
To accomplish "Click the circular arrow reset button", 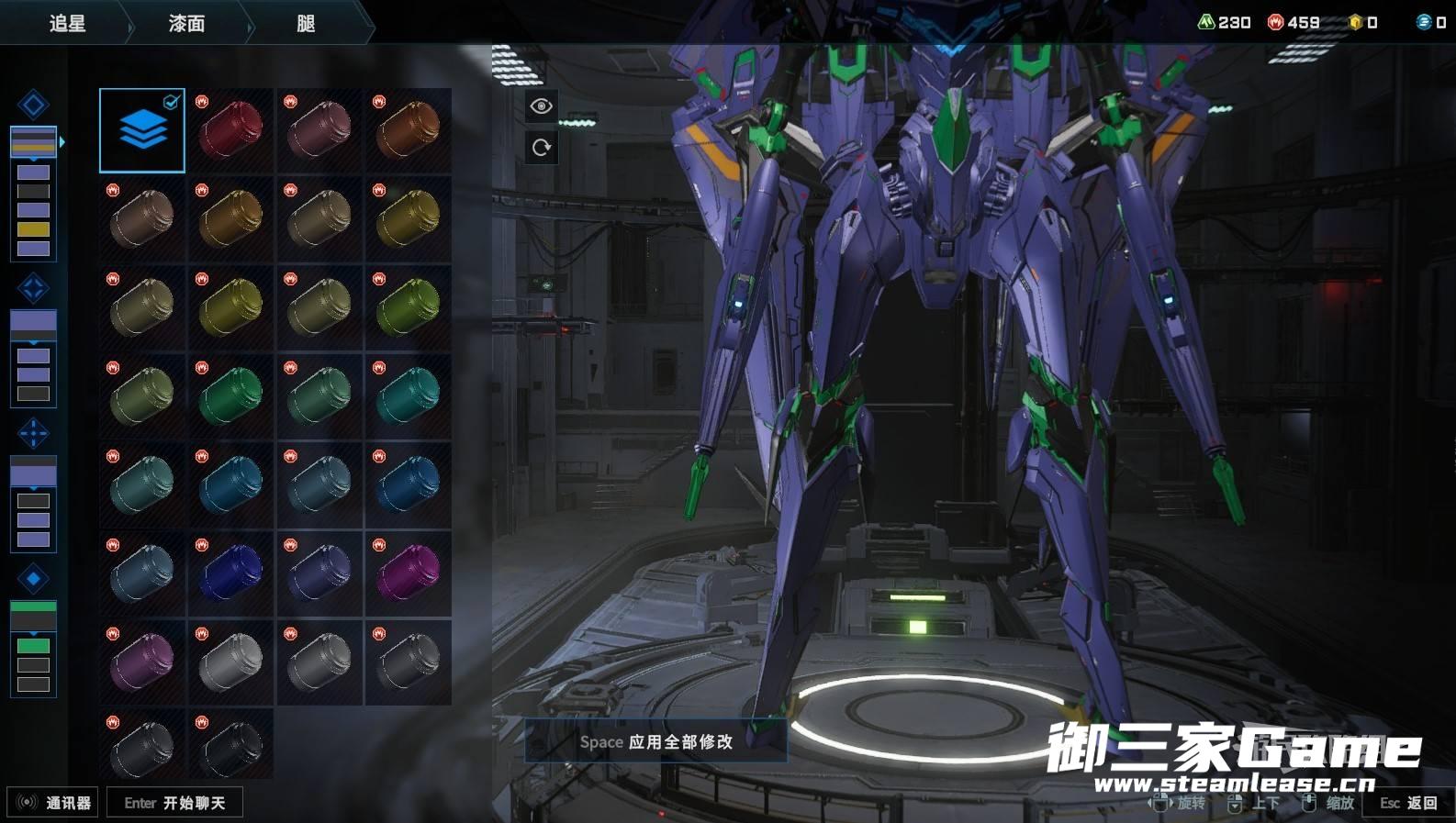I will click(541, 147).
